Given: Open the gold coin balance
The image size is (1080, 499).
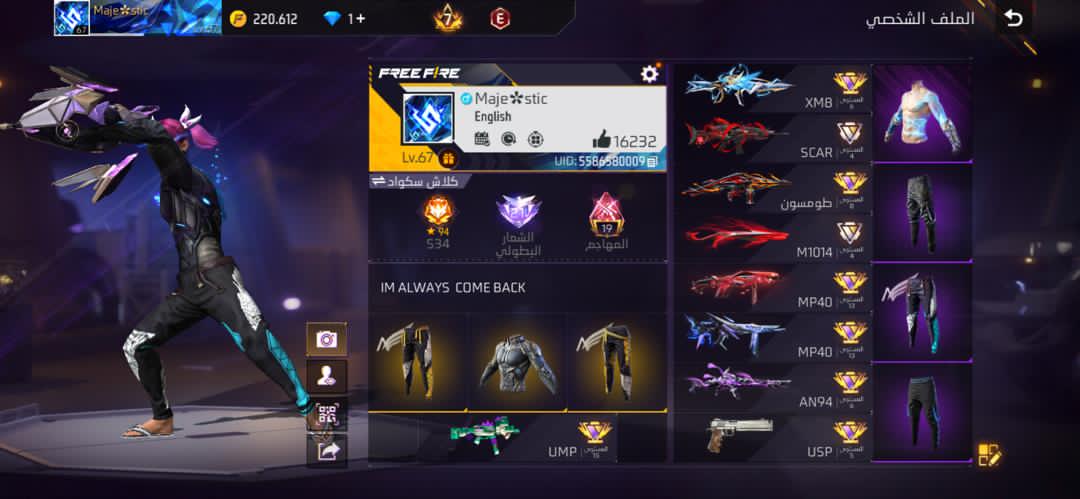Looking at the screenshot, I should pyautogui.click(x=264, y=18).
